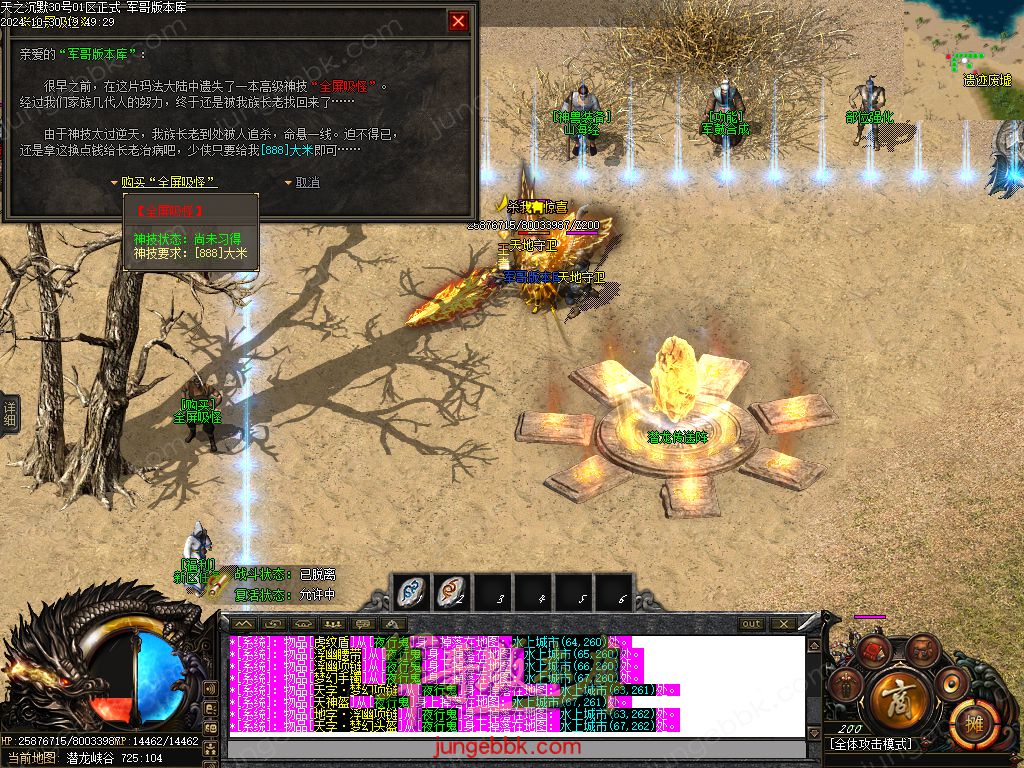
Task: Use the item in hotbar slot 2
Action: pyautogui.click(x=453, y=592)
